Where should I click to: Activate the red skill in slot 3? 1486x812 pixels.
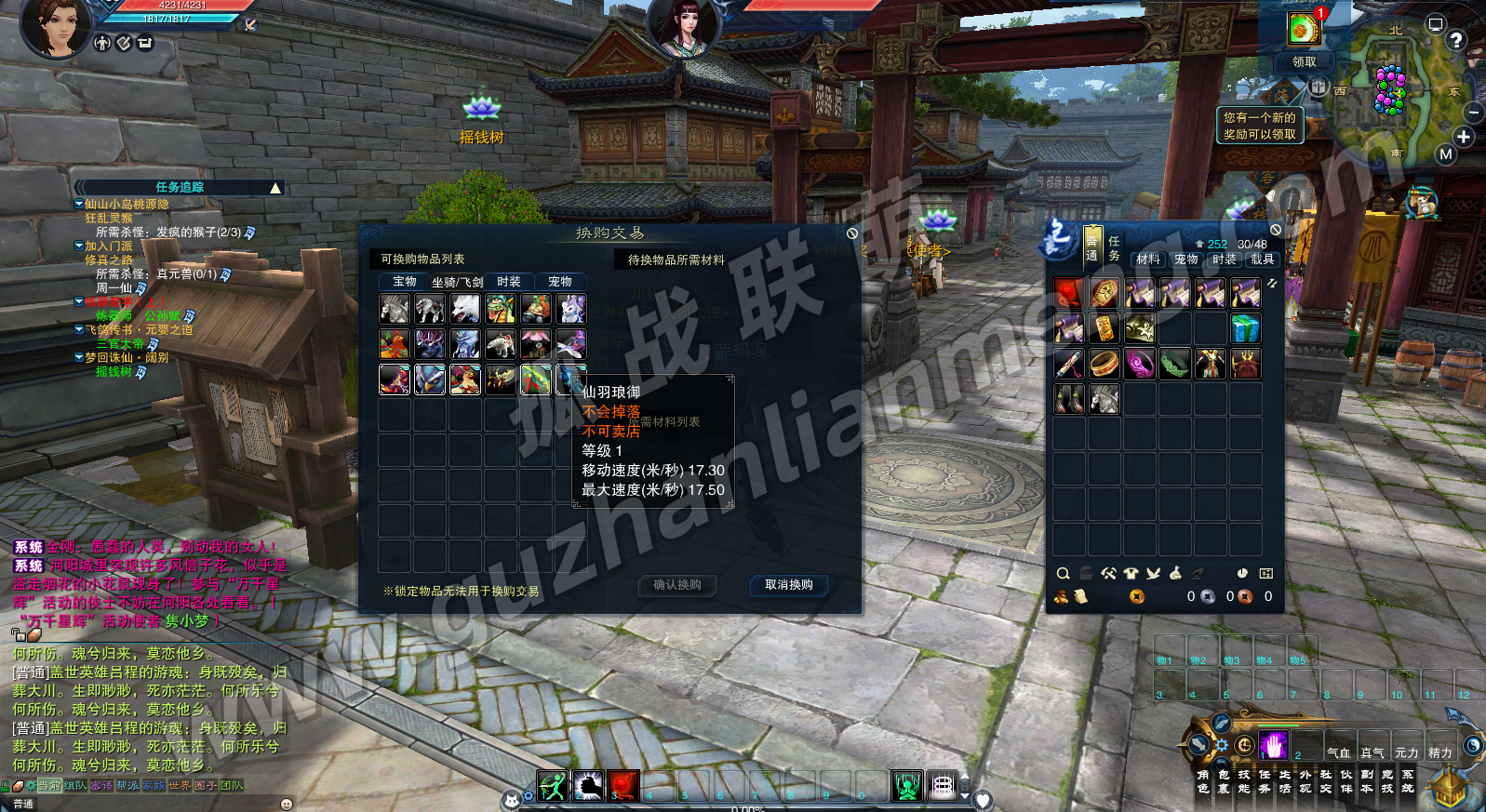(624, 786)
